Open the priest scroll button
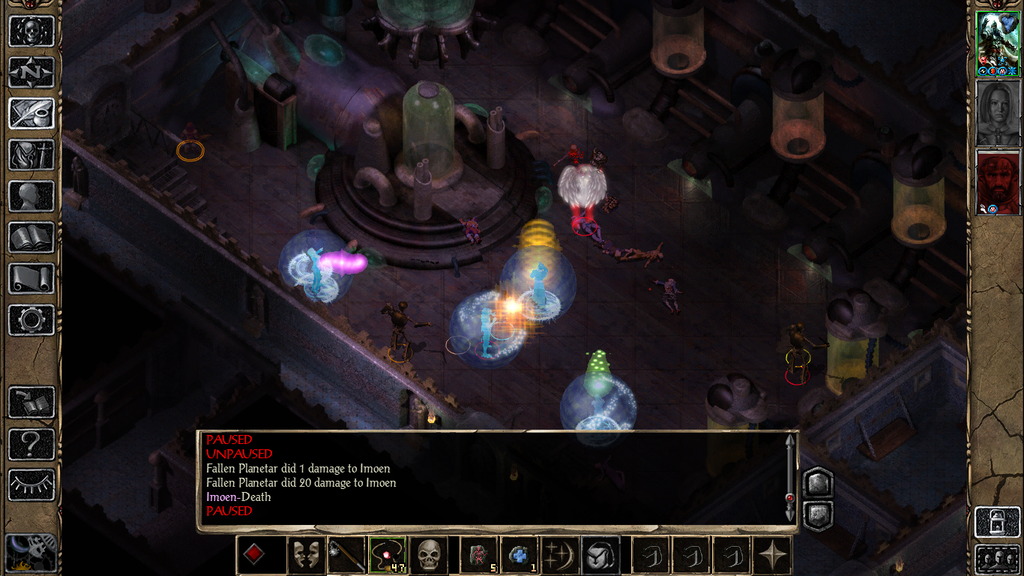Screen dimensions: 1024x576 [x=31, y=278]
